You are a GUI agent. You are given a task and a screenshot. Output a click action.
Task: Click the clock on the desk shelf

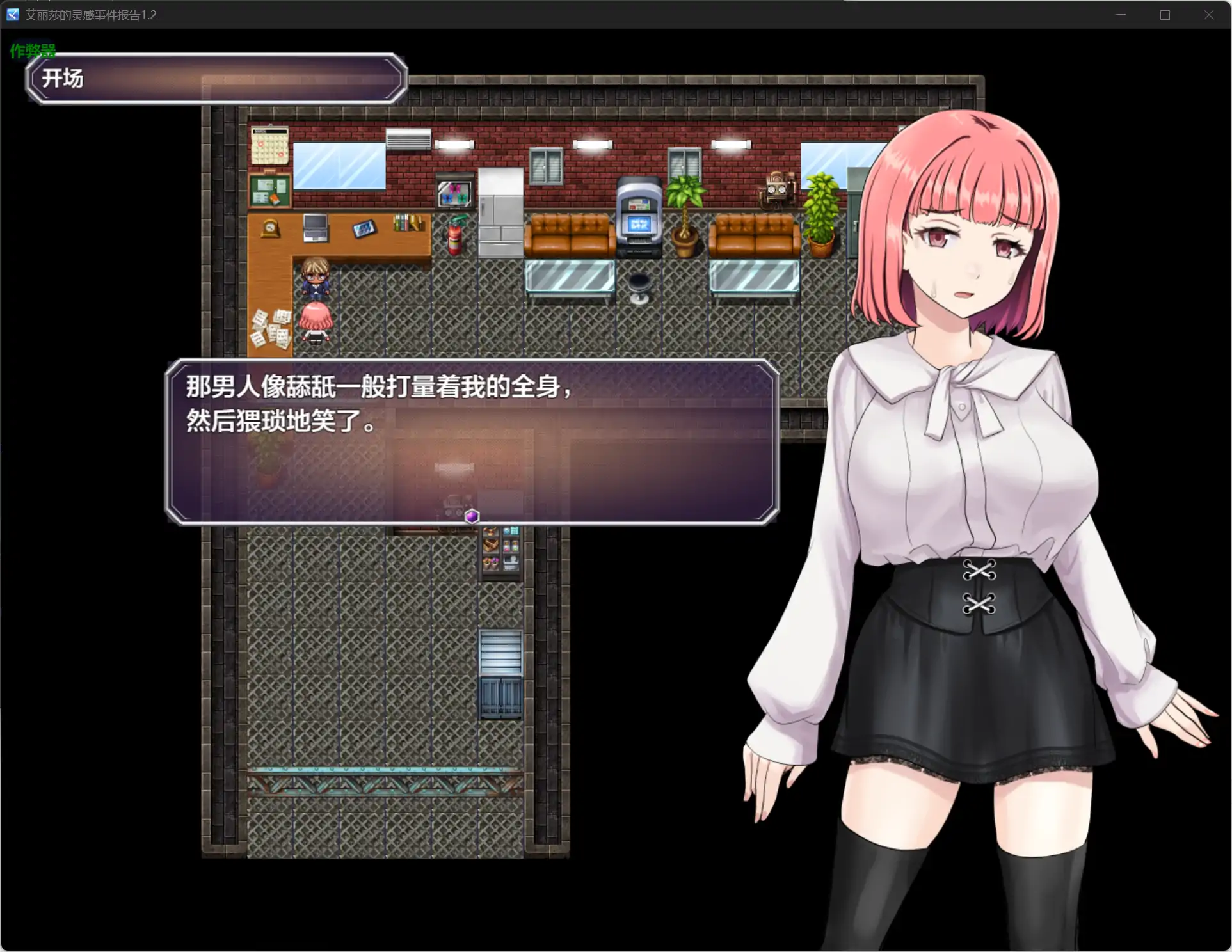click(x=269, y=227)
